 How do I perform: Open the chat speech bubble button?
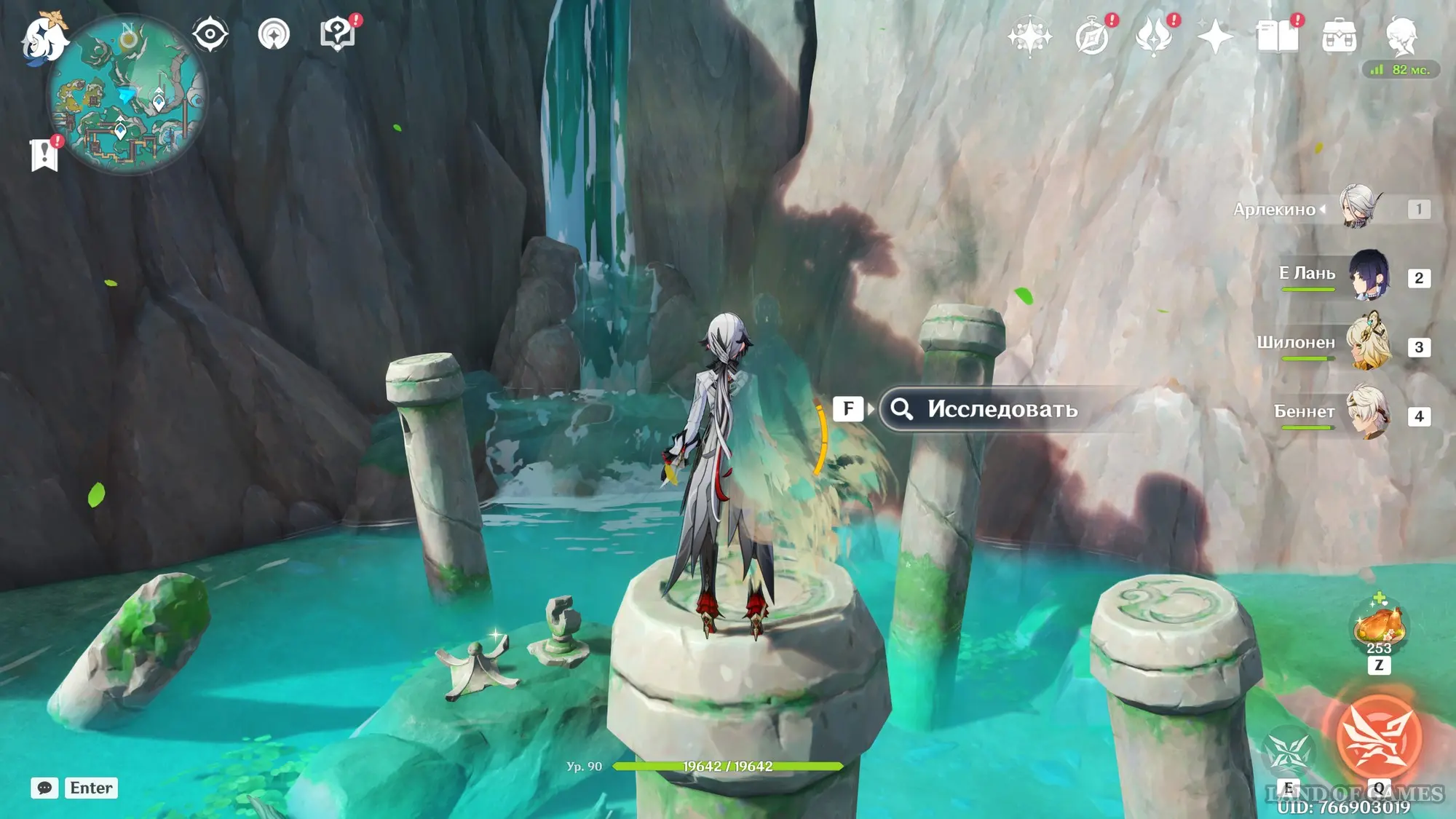pyautogui.click(x=44, y=788)
